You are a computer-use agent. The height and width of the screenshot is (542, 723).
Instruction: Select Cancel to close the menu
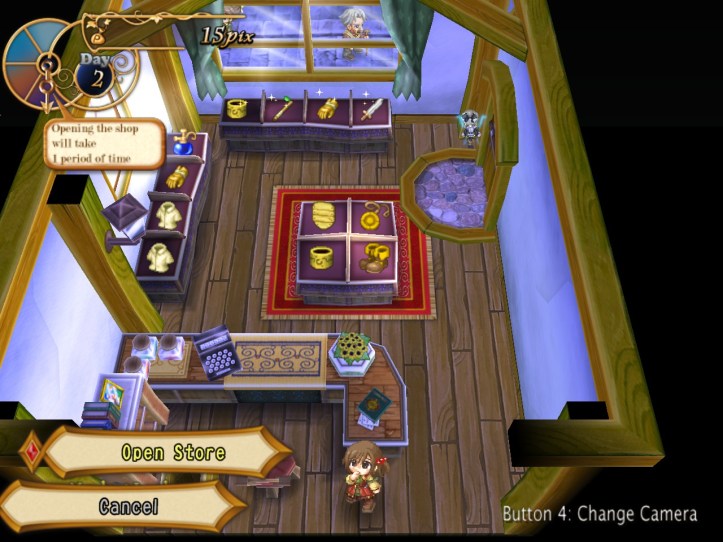point(128,506)
